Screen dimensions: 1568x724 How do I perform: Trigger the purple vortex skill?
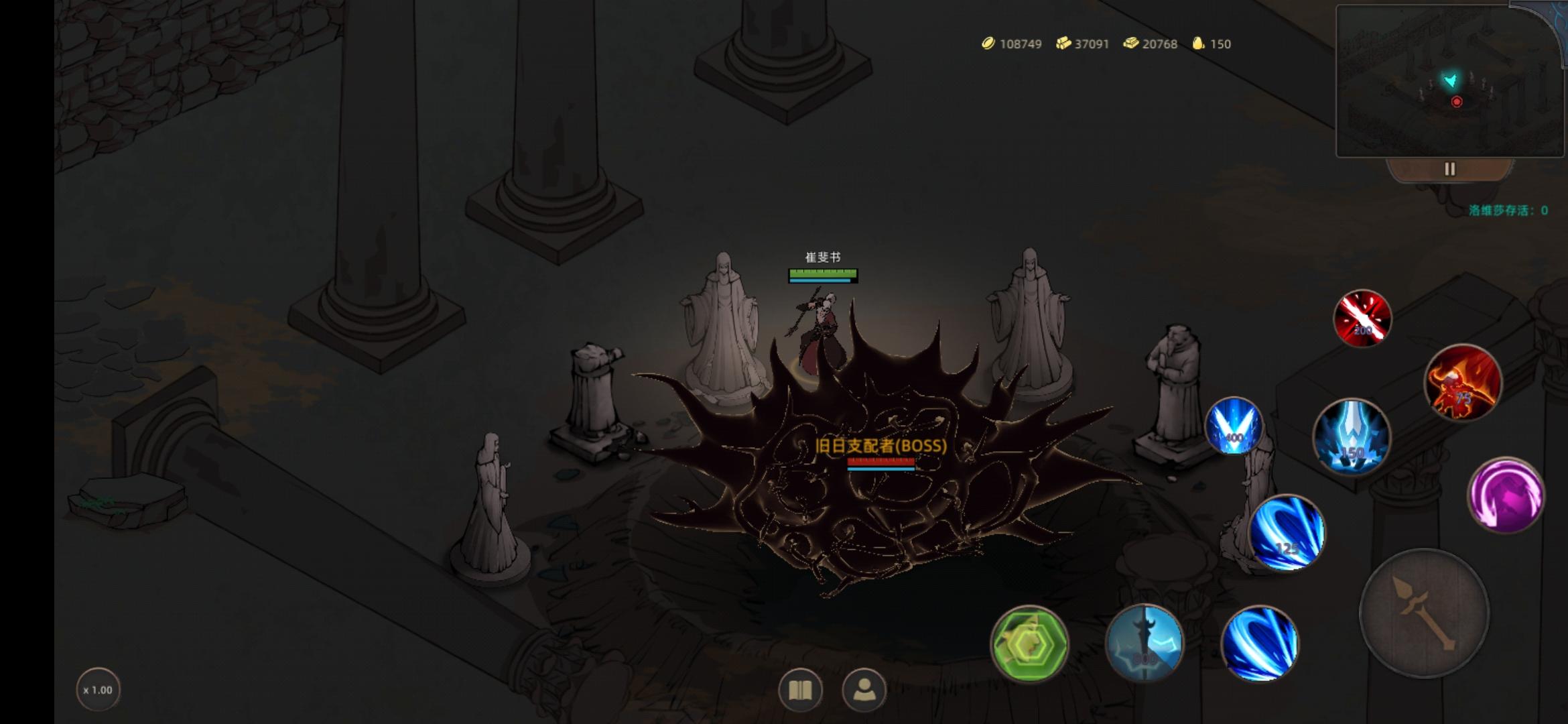(x=1507, y=494)
